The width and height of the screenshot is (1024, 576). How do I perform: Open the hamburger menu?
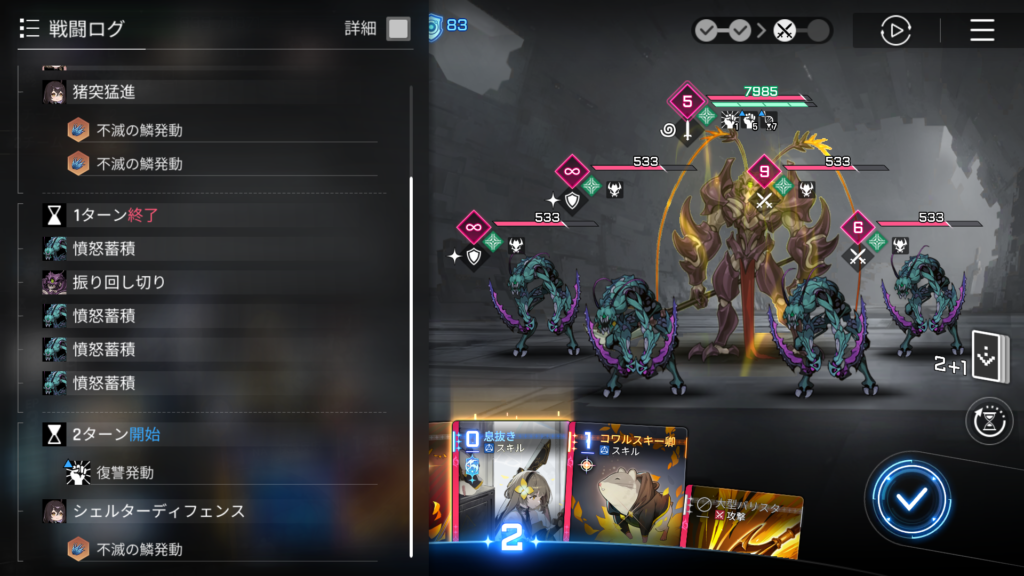pos(982,30)
